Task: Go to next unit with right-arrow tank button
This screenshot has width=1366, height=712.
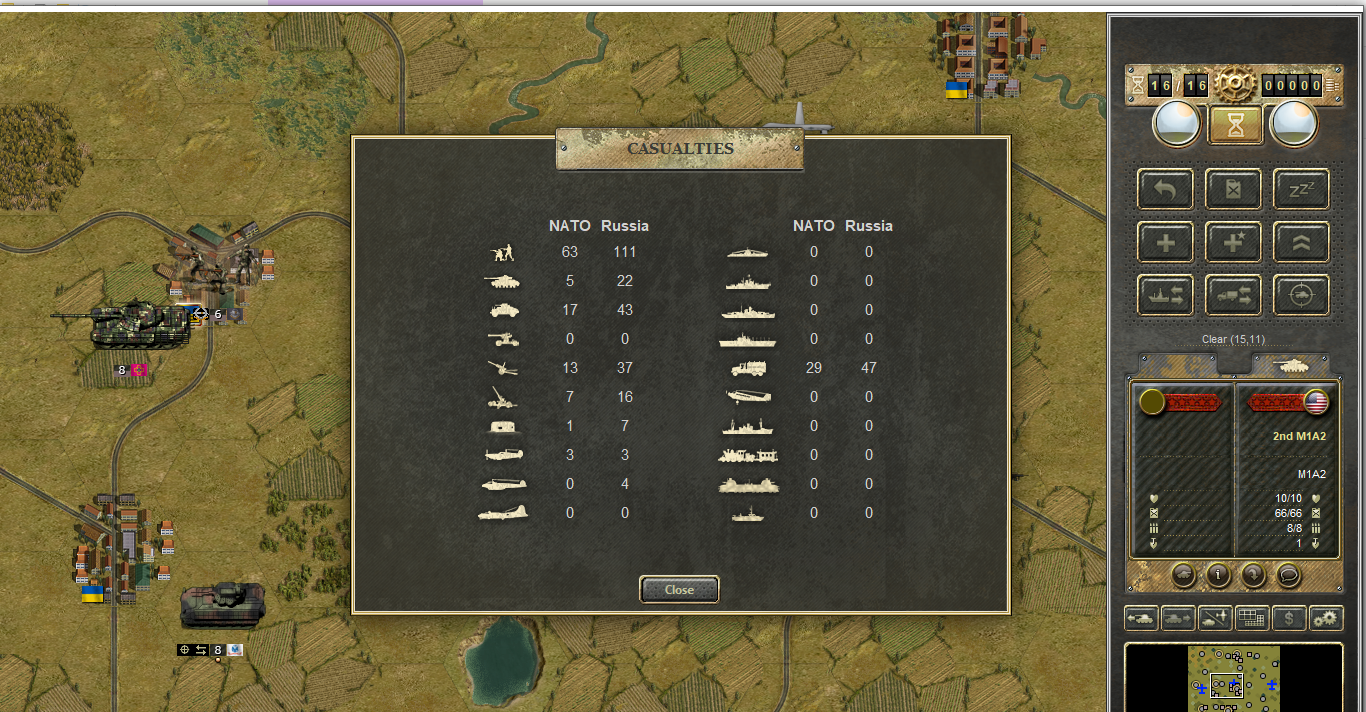Action: click(1177, 618)
